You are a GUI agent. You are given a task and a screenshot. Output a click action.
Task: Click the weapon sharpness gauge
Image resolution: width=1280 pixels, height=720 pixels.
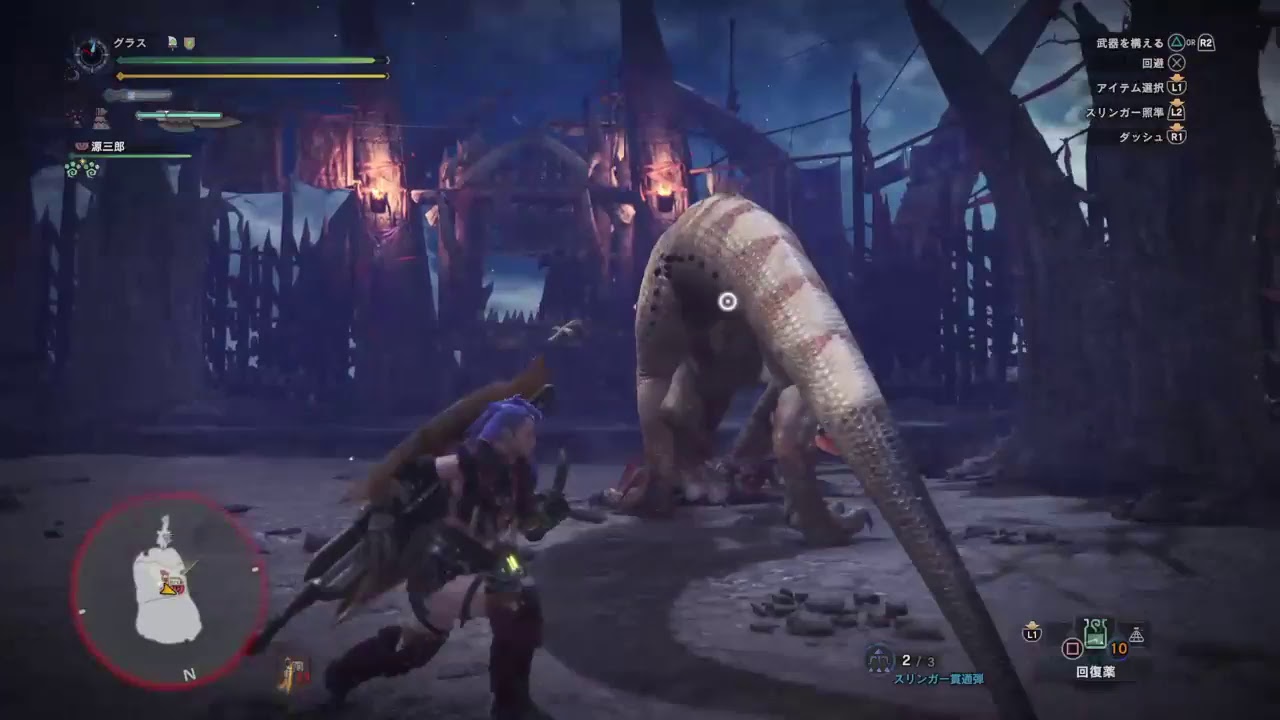click(180, 116)
